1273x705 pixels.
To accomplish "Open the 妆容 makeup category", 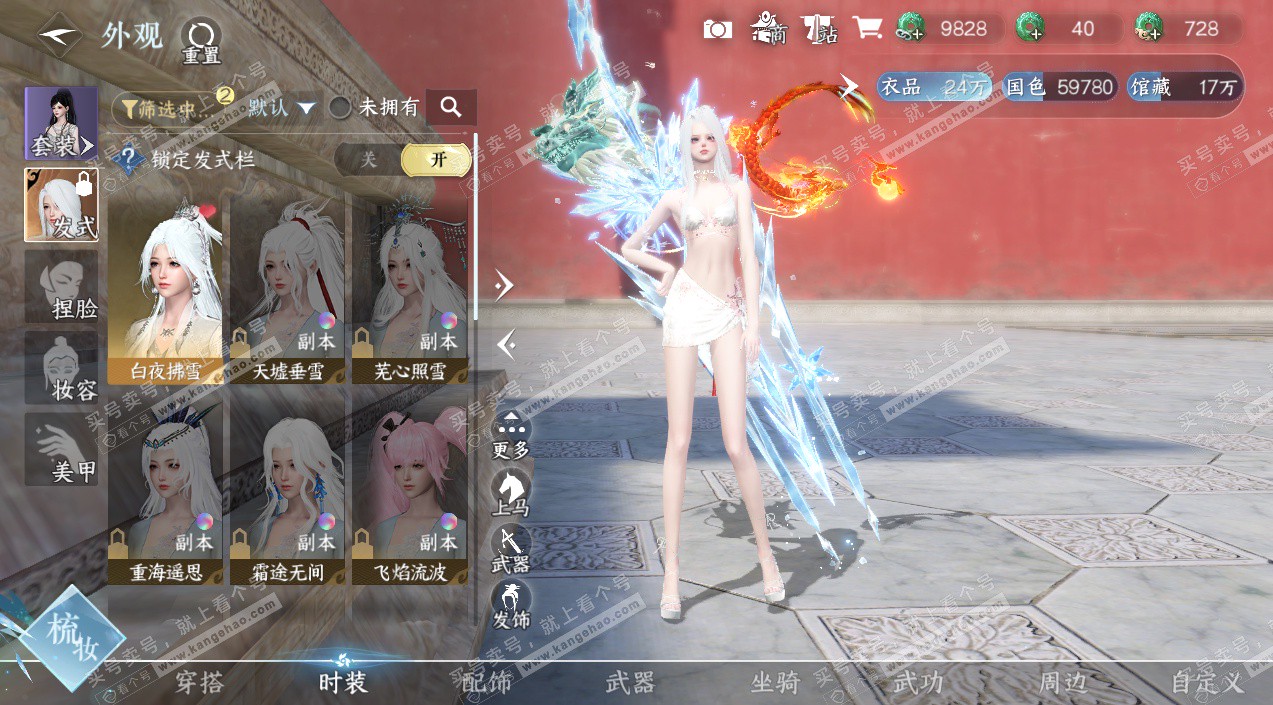I will point(62,369).
